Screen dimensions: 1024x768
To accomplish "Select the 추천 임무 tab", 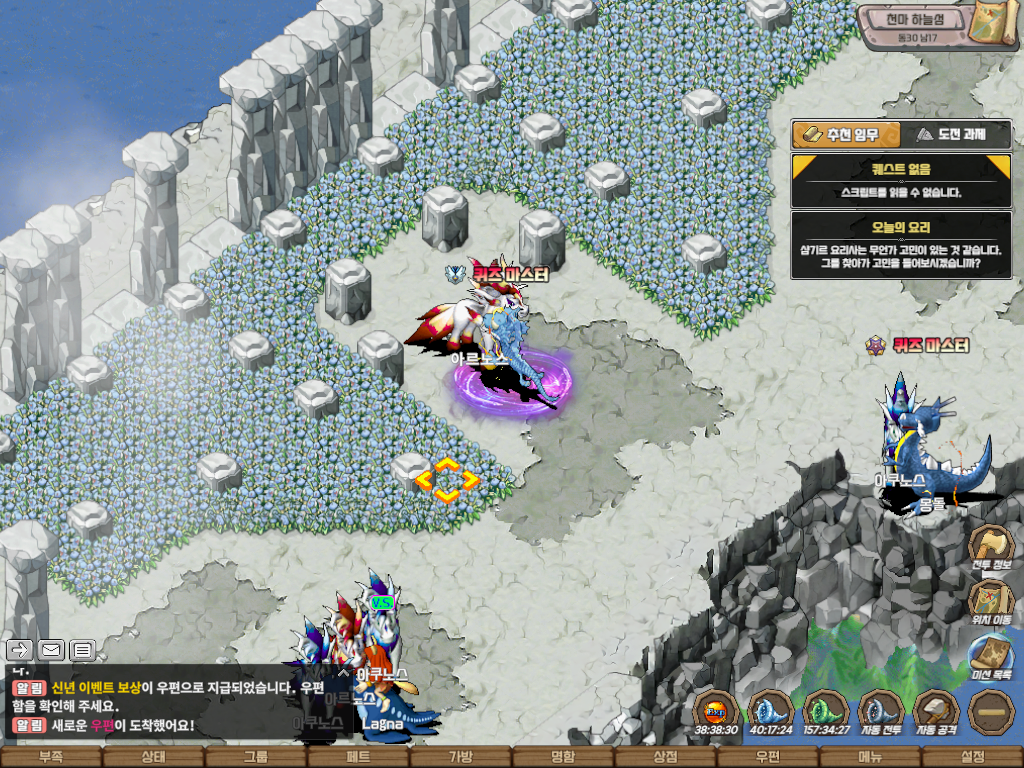I will click(845, 135).
